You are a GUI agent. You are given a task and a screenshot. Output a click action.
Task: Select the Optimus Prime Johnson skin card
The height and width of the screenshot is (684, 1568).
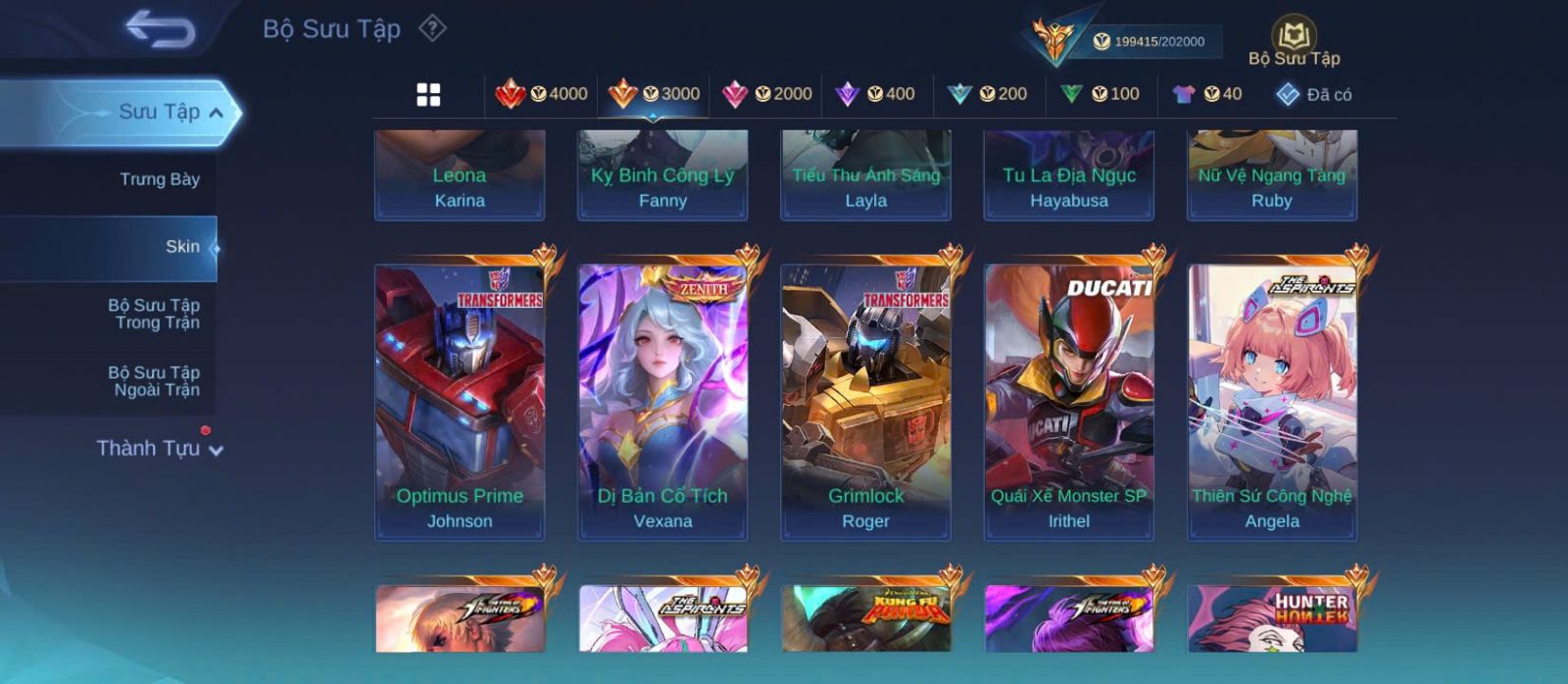pyautogui.click(x=460, y=402)
